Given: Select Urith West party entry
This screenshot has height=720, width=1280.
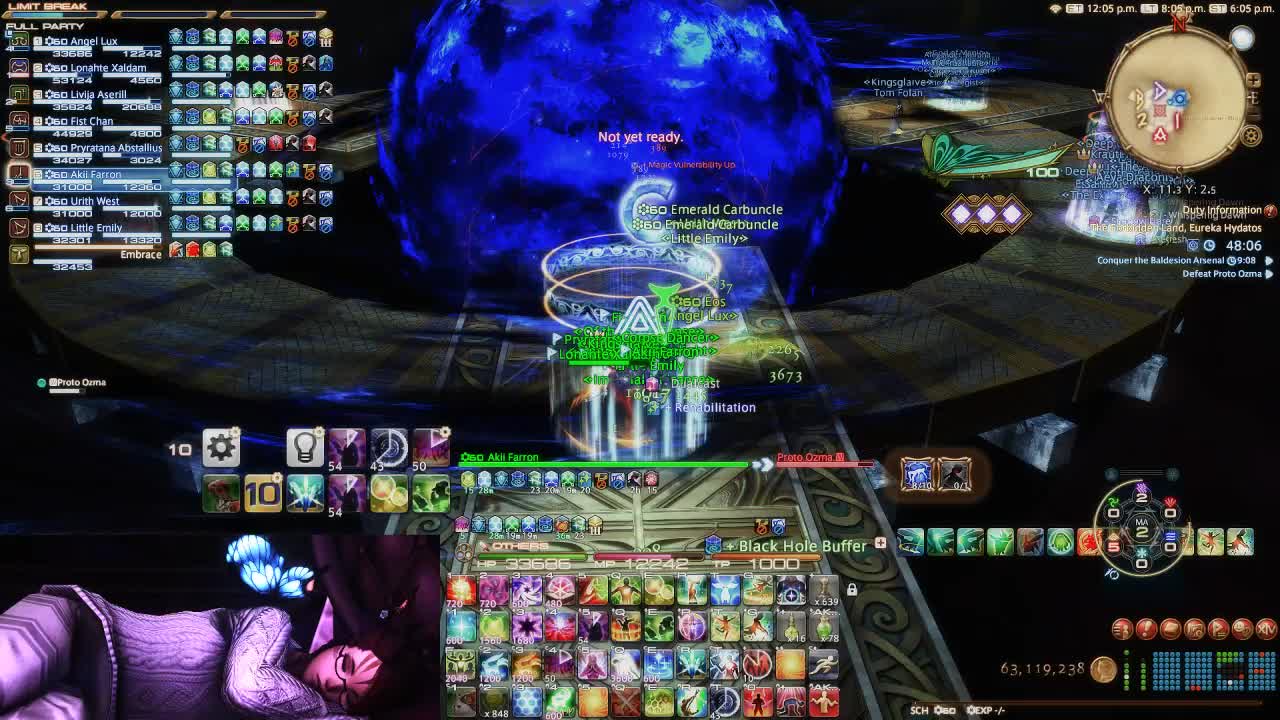Looking at the screenshot, I should pyautogui.click(x=94, y=201).
